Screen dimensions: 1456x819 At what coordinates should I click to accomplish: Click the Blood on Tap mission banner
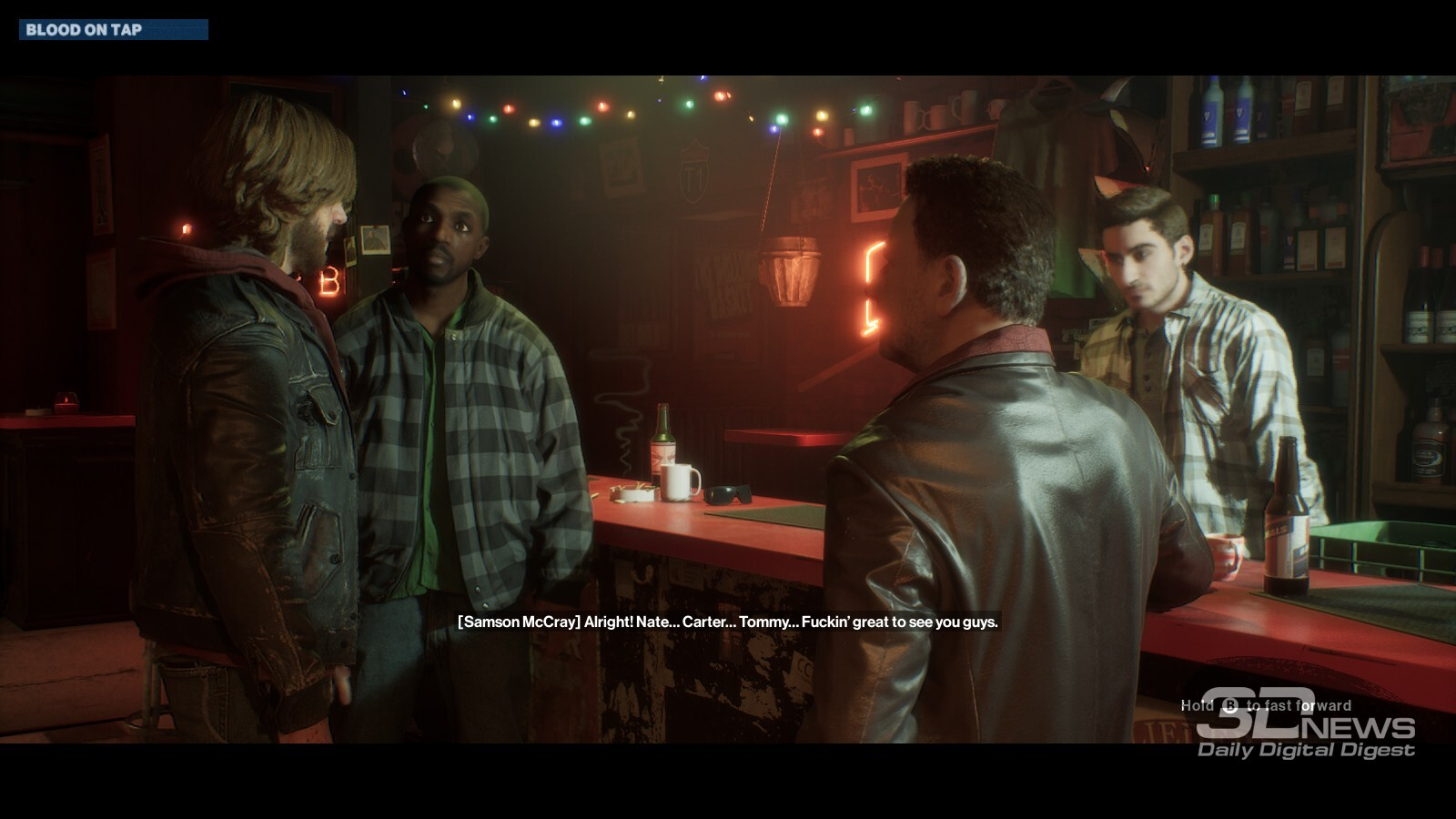[x=113, y=30]
